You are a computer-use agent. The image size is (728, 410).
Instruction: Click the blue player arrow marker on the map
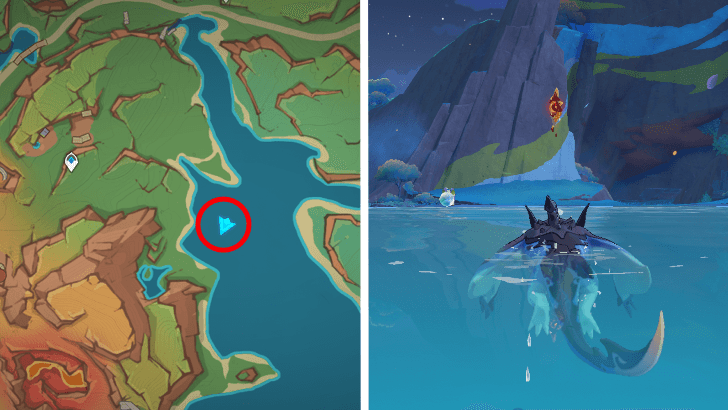click(x=225, y=227)
